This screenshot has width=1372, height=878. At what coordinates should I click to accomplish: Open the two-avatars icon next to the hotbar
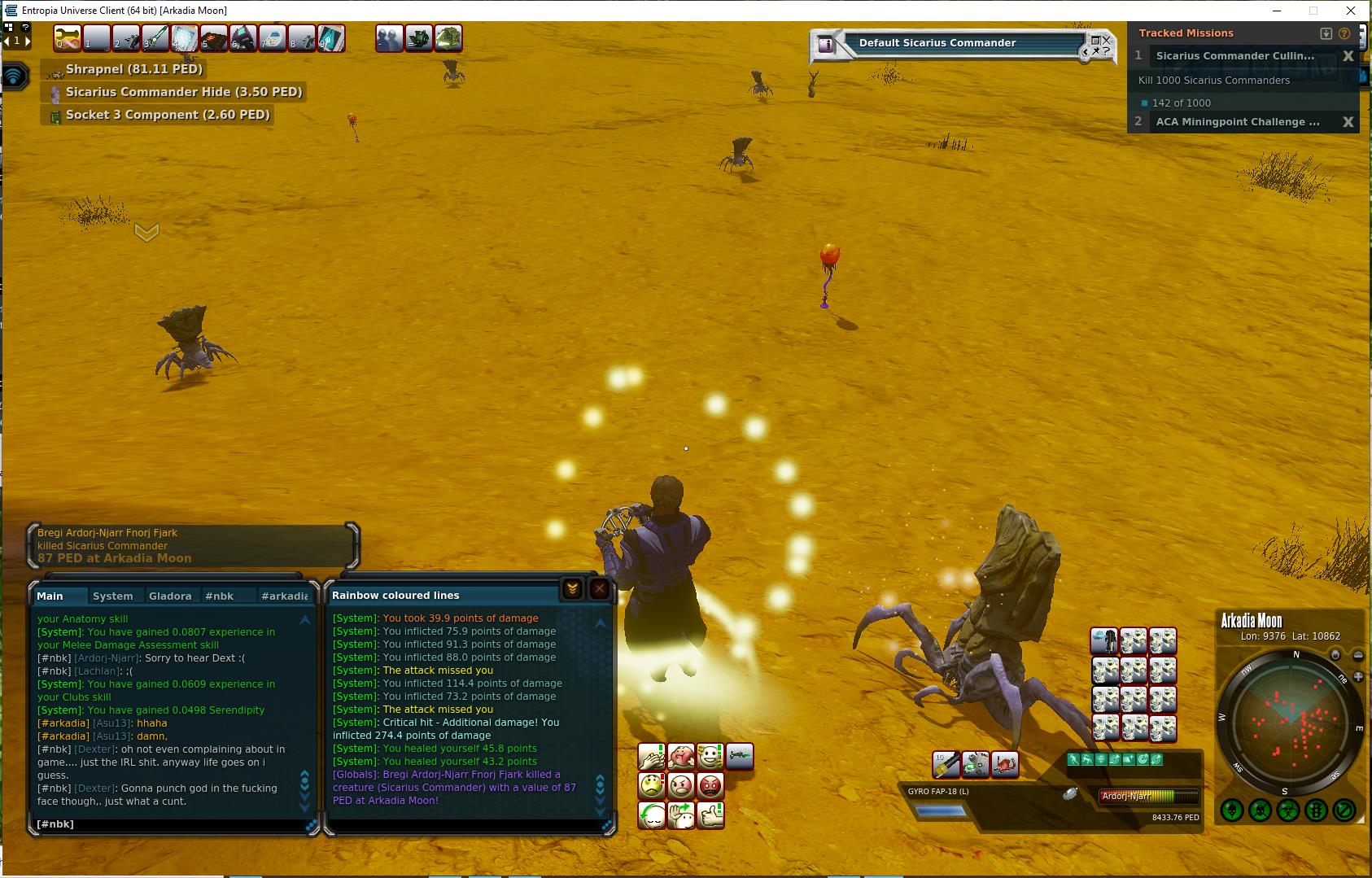click(x=390, y=38)
